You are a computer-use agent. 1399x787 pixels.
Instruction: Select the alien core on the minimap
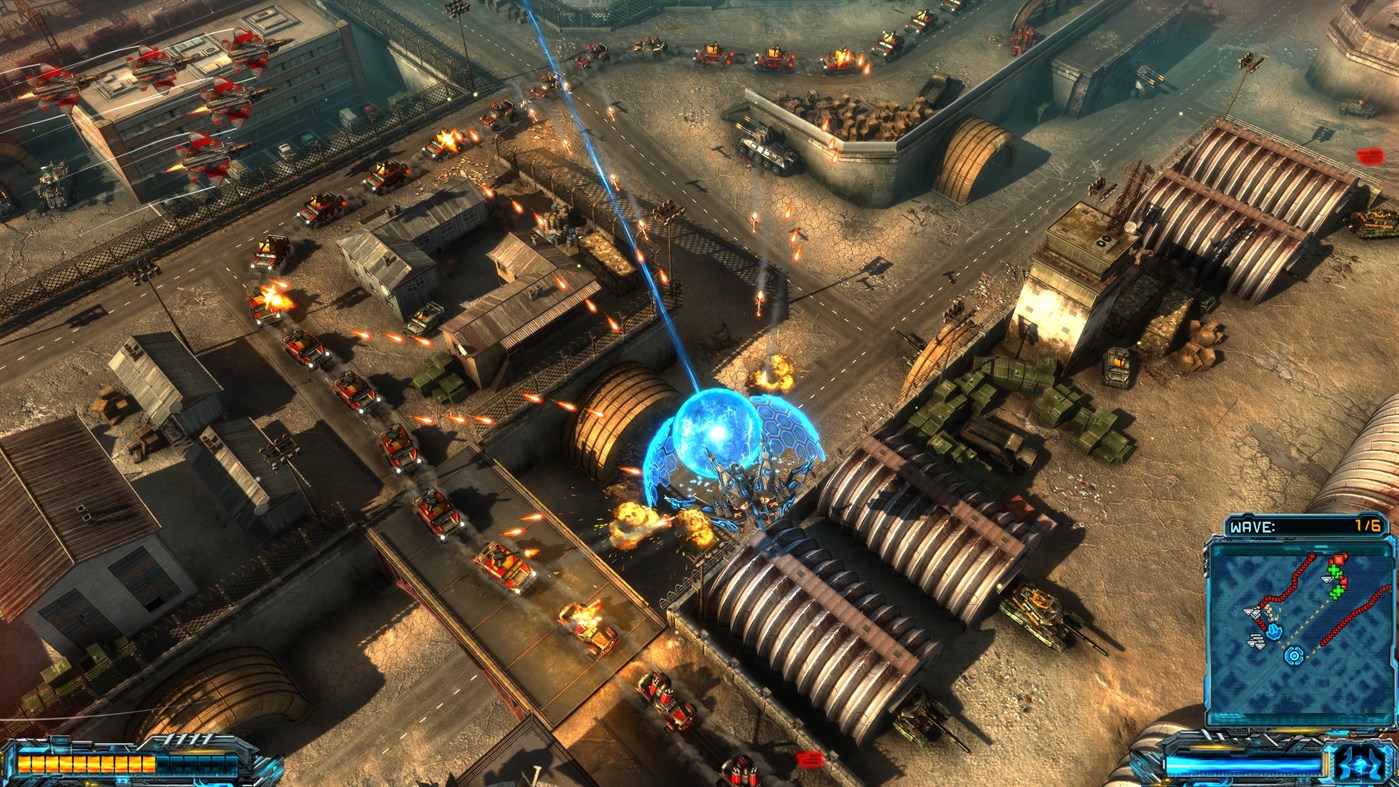click(1293, 655)
